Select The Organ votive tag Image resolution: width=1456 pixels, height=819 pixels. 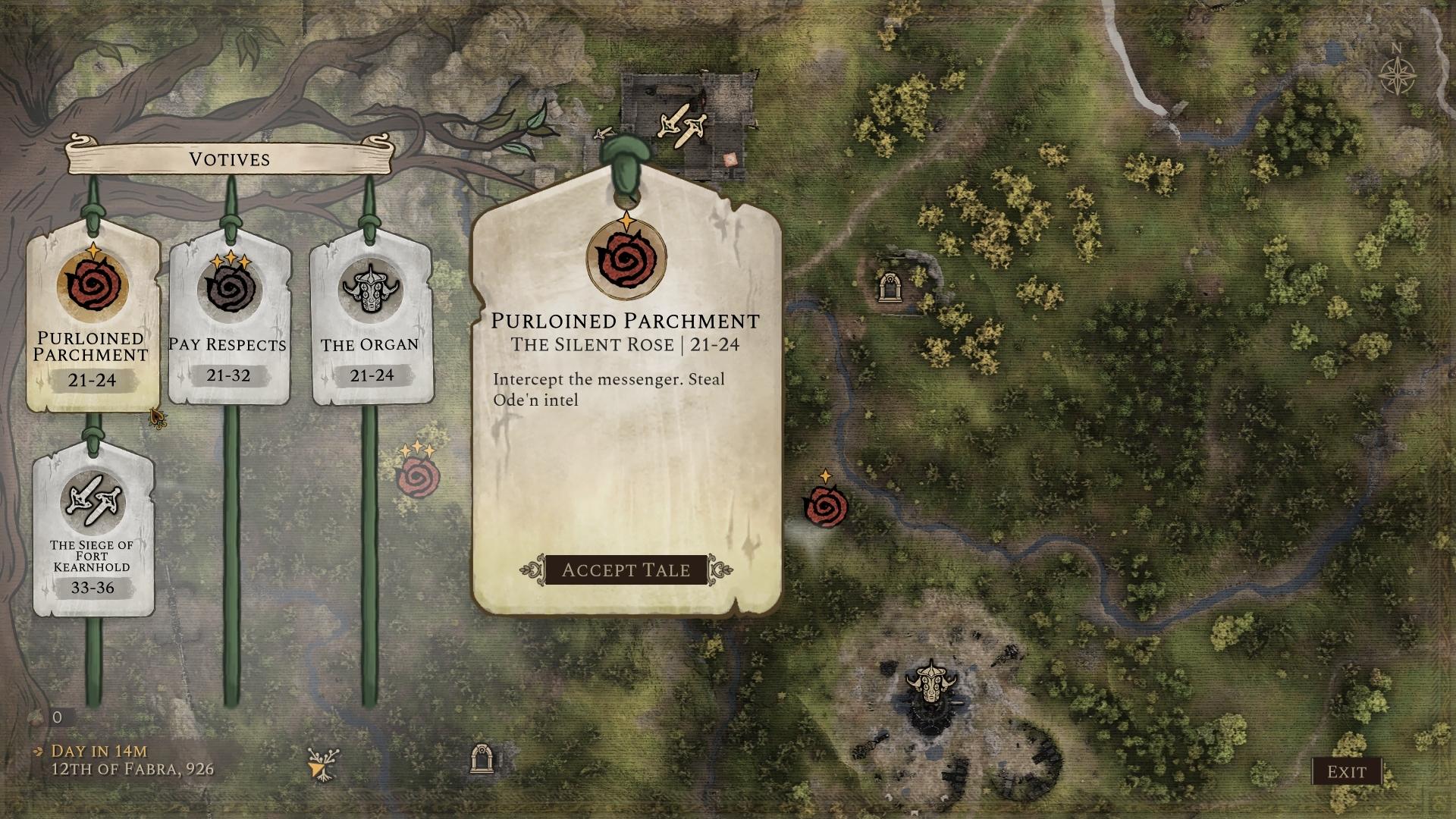[x=370, y=318]
